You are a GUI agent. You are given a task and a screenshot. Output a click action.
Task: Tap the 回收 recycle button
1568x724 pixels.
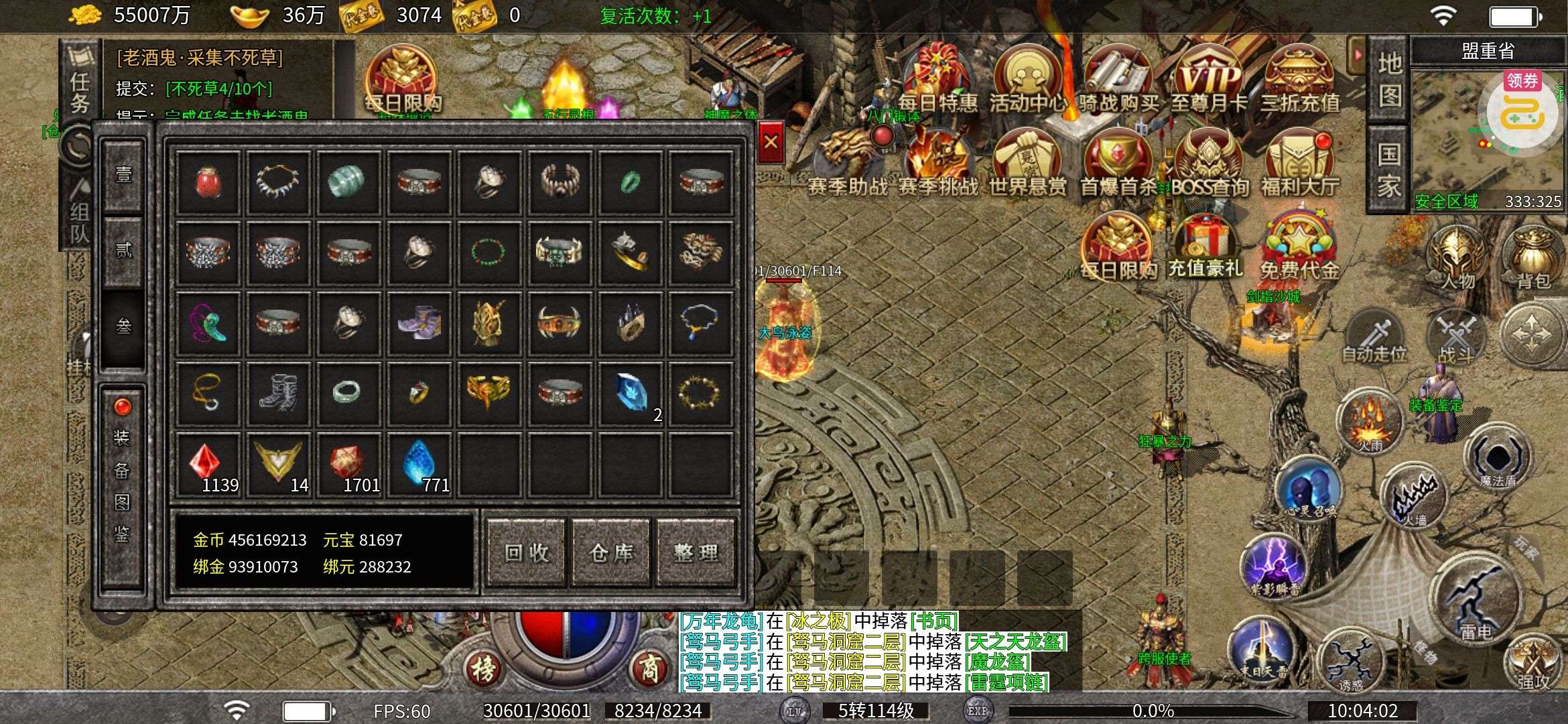pyautogui.click(x=527, y=552)
